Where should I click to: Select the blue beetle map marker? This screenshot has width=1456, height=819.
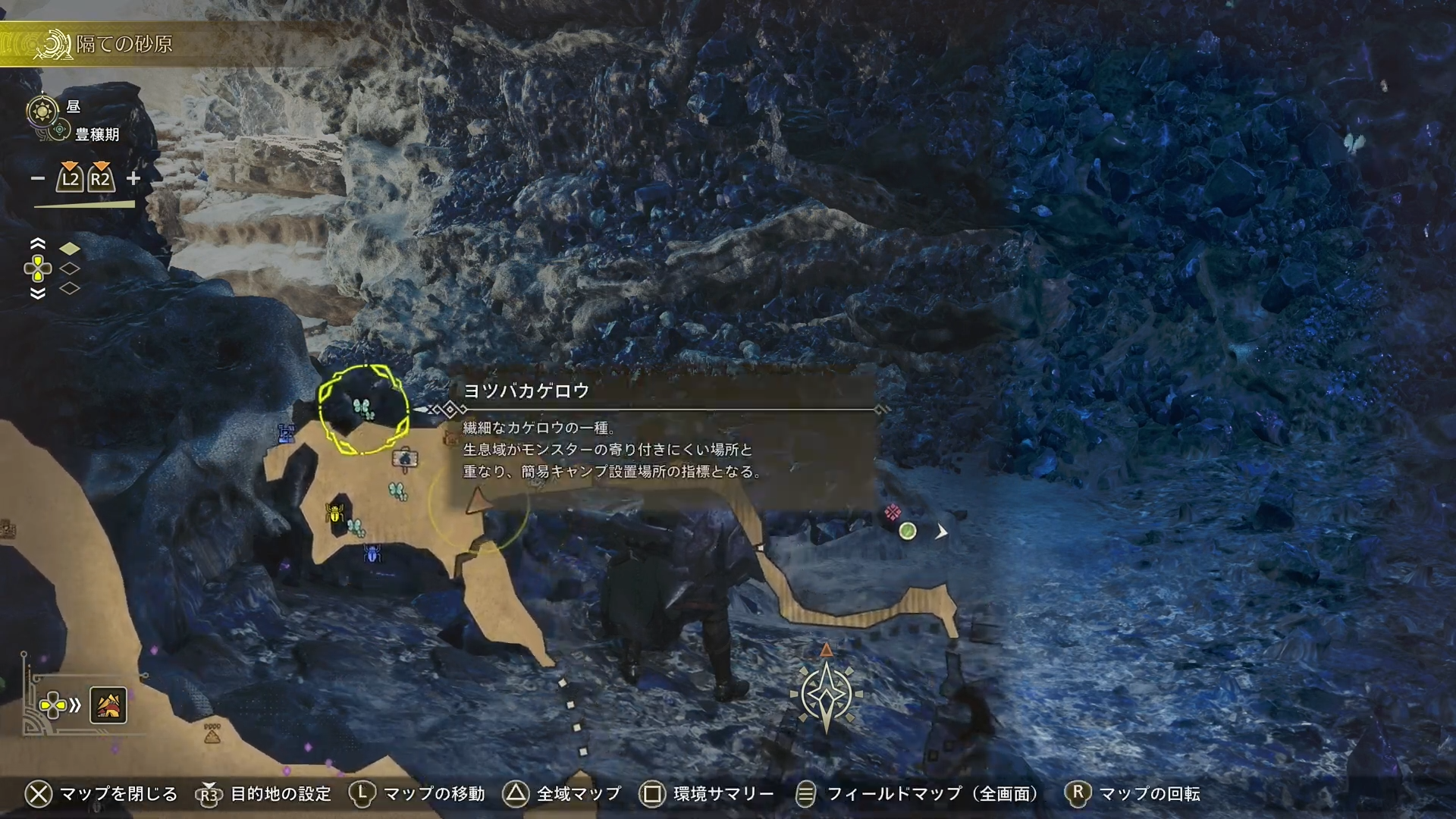click(372, 554)
